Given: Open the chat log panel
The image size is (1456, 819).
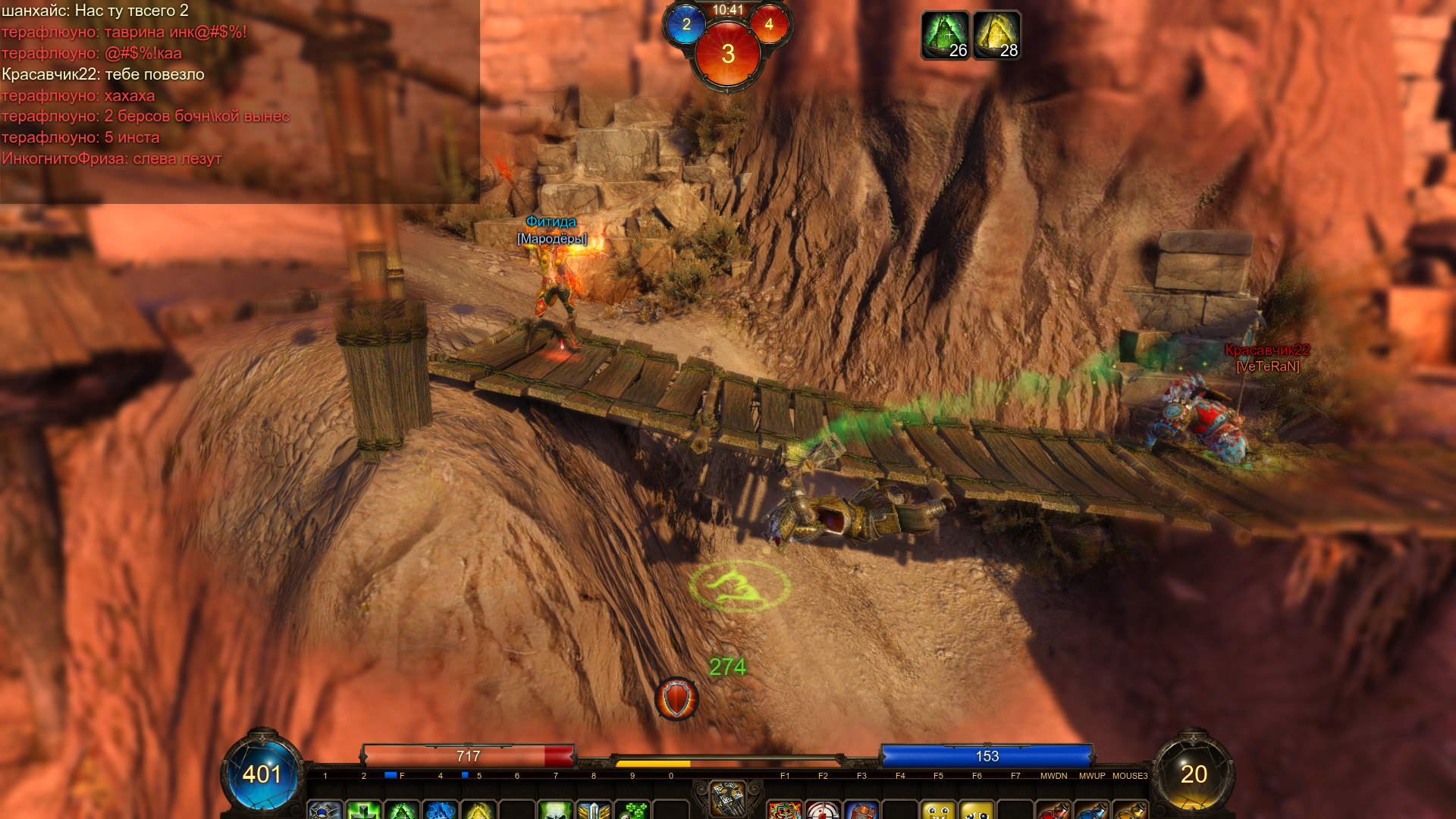Looking at the screenshot, I should click(240, 102).
